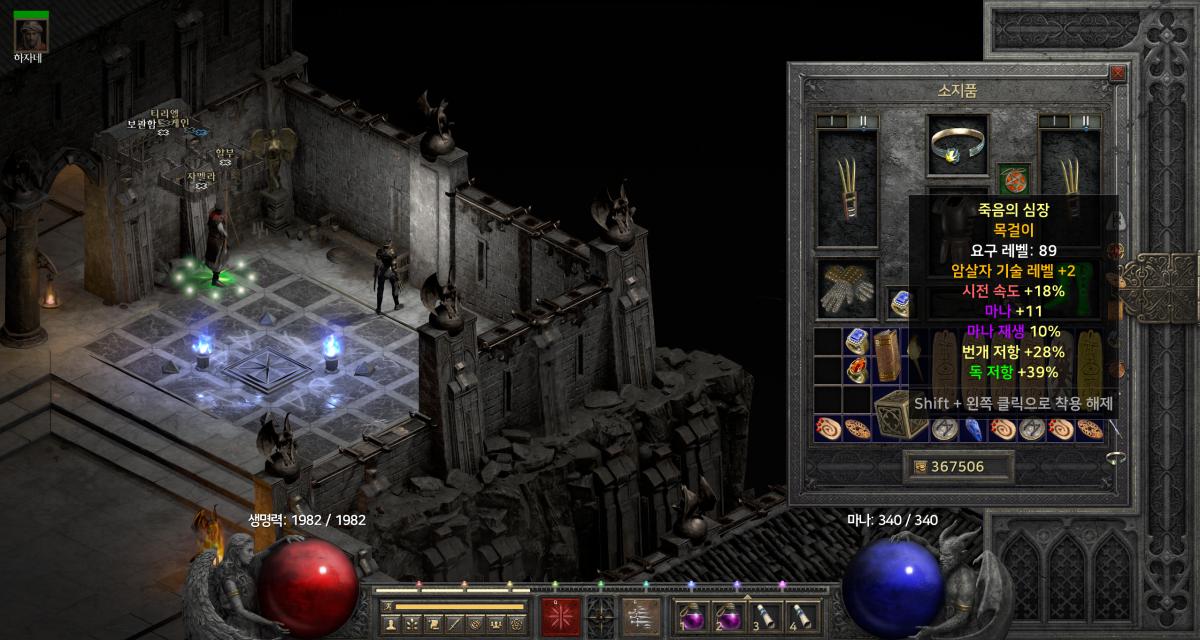
Task: Open the quest log scroll button
Action: (432, 624)
